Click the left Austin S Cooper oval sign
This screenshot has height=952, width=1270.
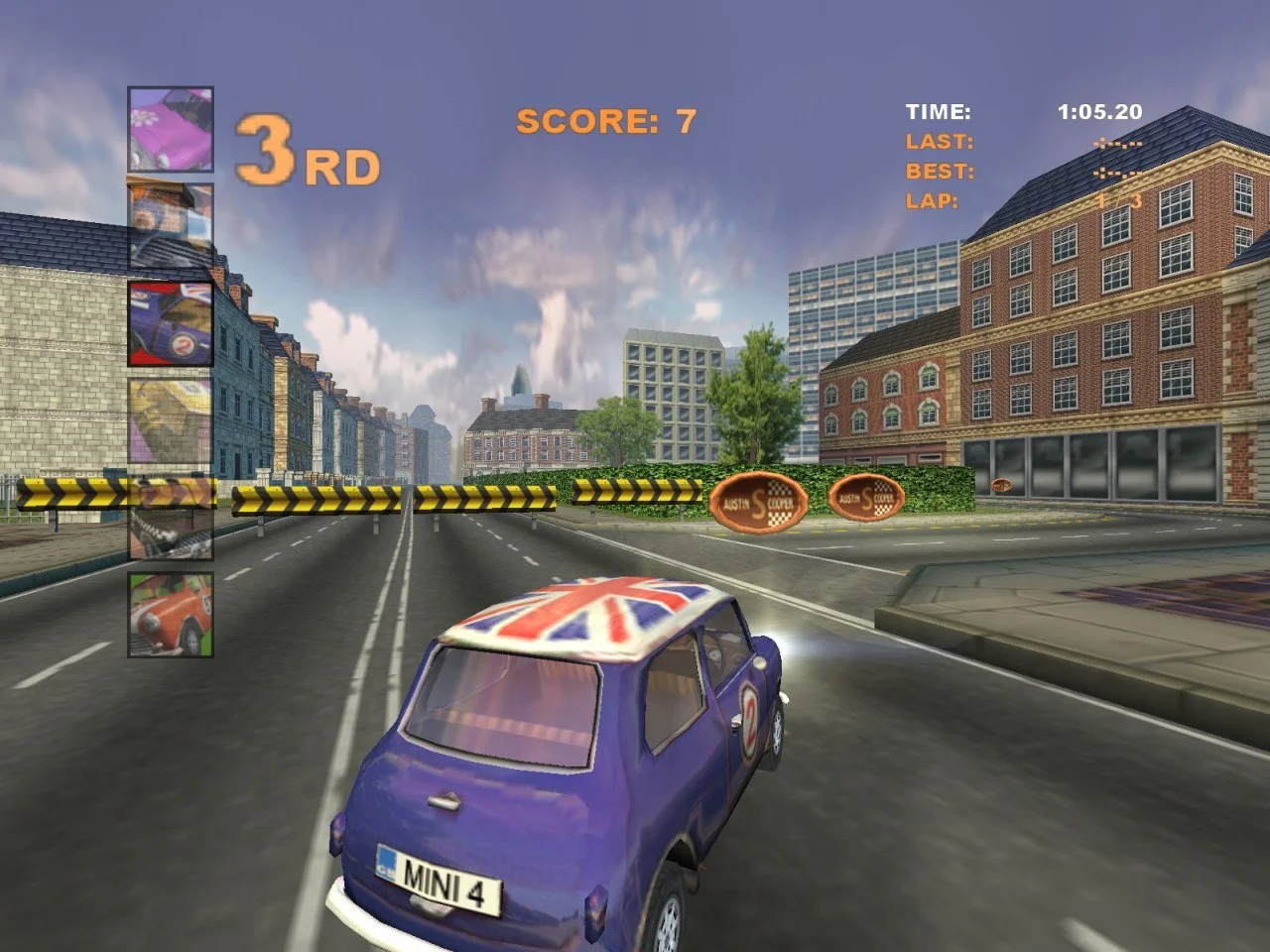pyautogui.click(x=760, y=501)
